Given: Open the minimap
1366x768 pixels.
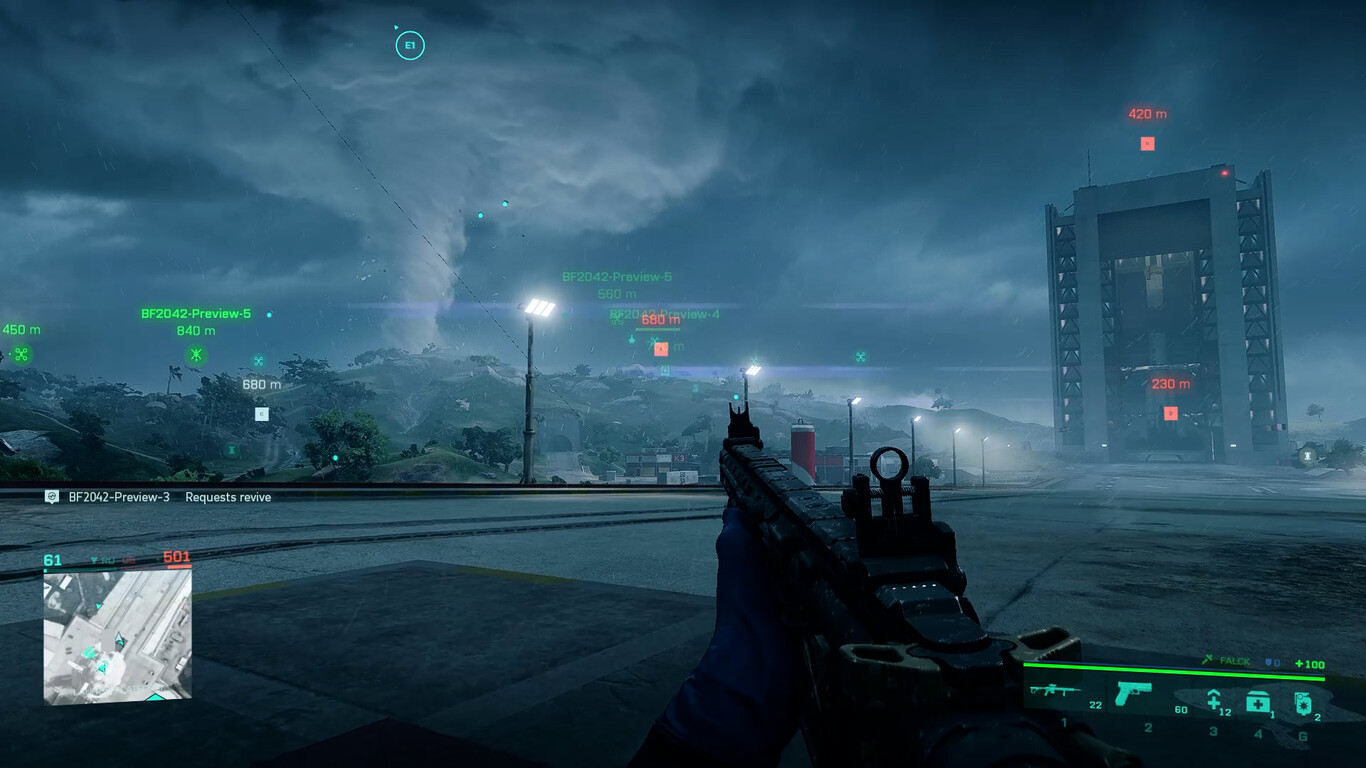Looking at the screenshot, I should click(x=118, y=635).
